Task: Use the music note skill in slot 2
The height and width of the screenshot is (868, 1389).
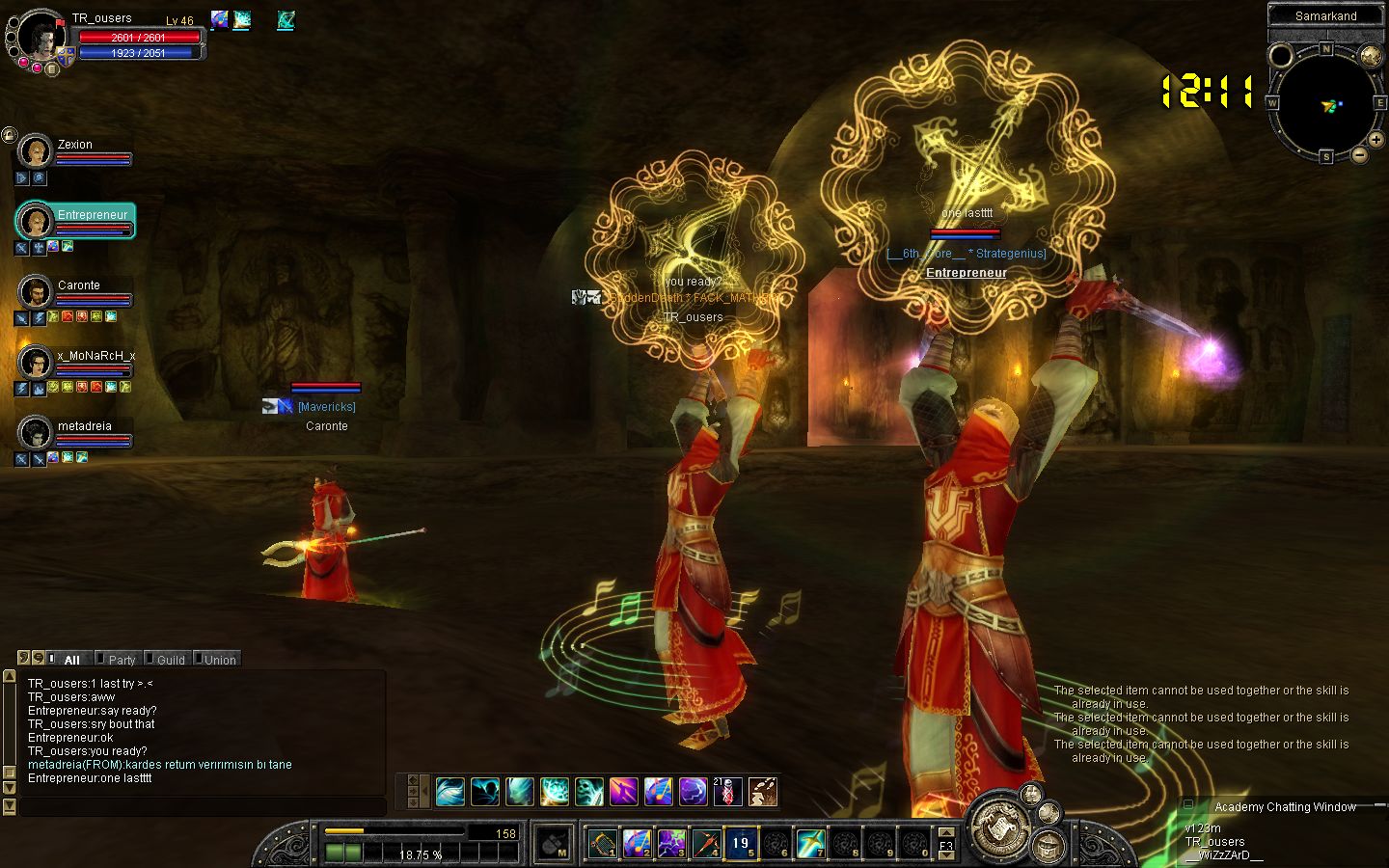Action: (x=637, y=843)
